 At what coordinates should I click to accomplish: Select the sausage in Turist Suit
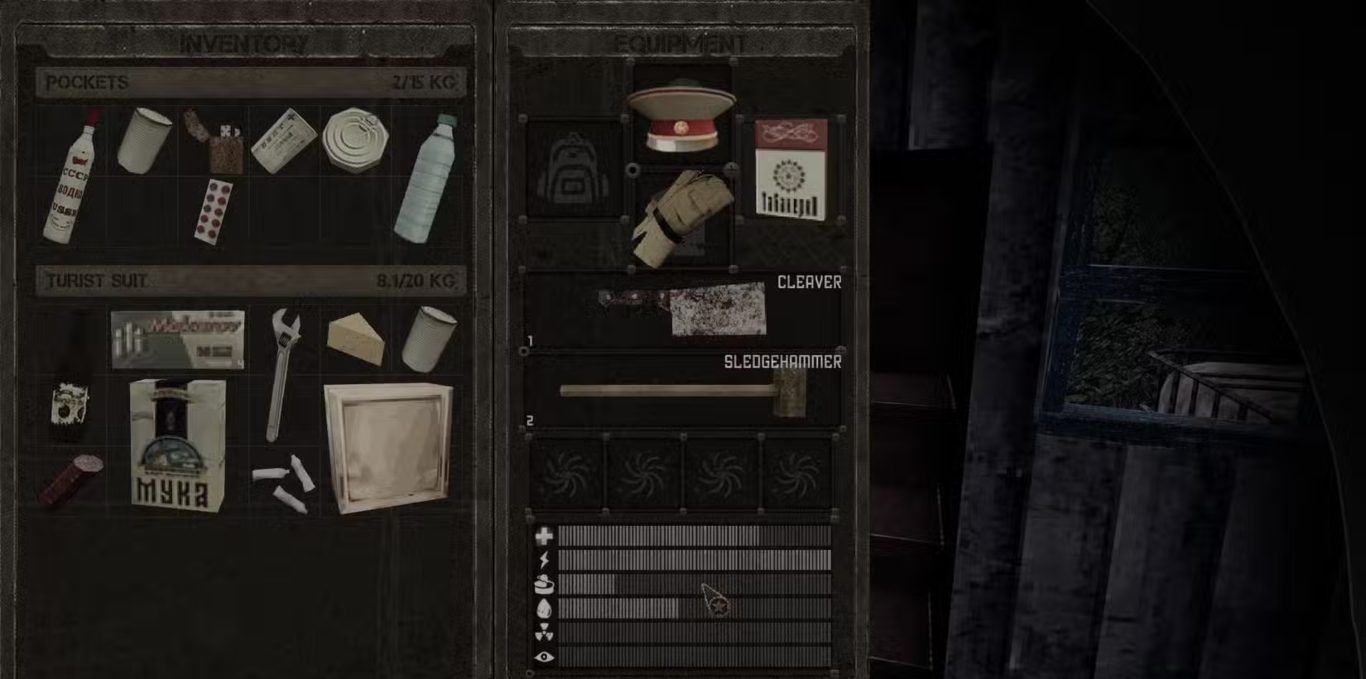tap(71, 480)
